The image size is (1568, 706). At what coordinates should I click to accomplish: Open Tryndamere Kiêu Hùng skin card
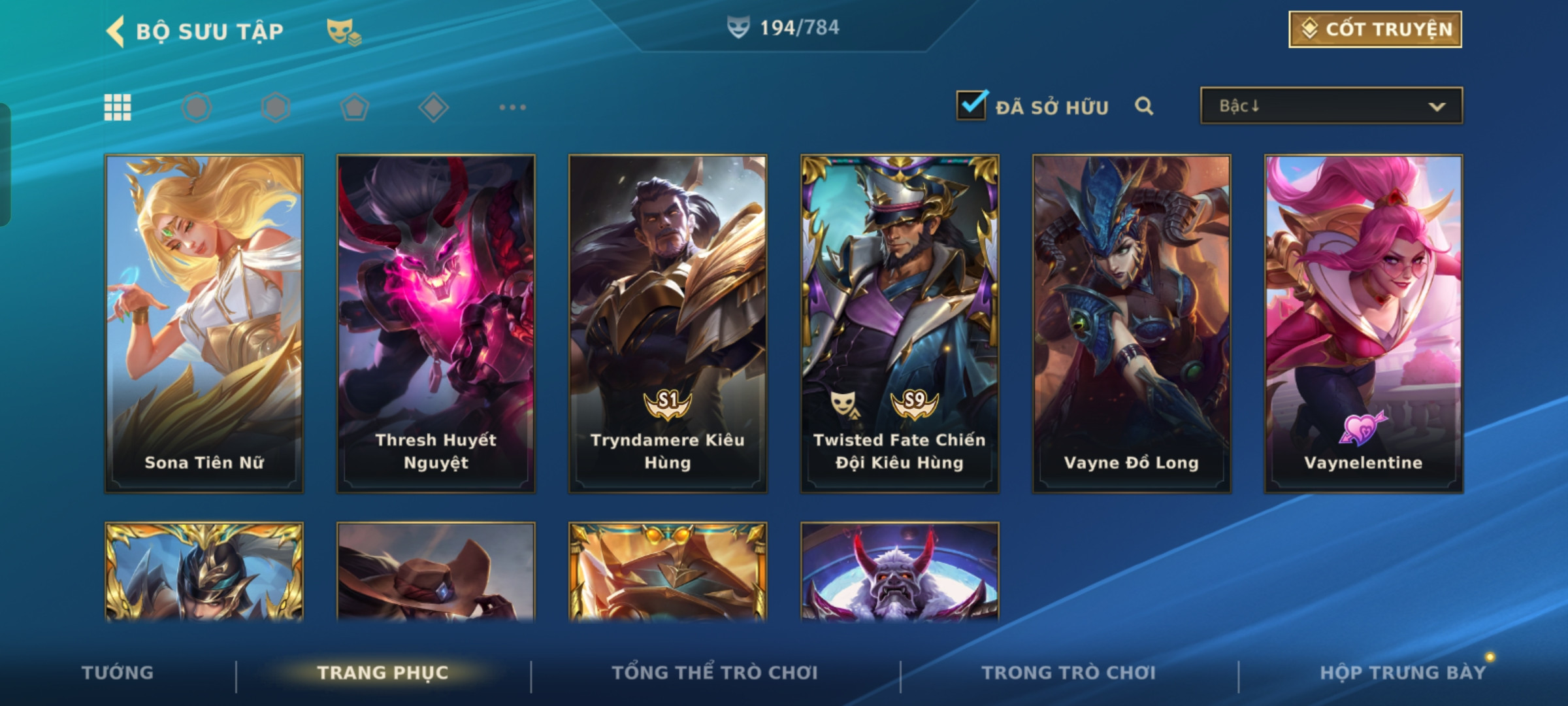click(x=668, y=324)
